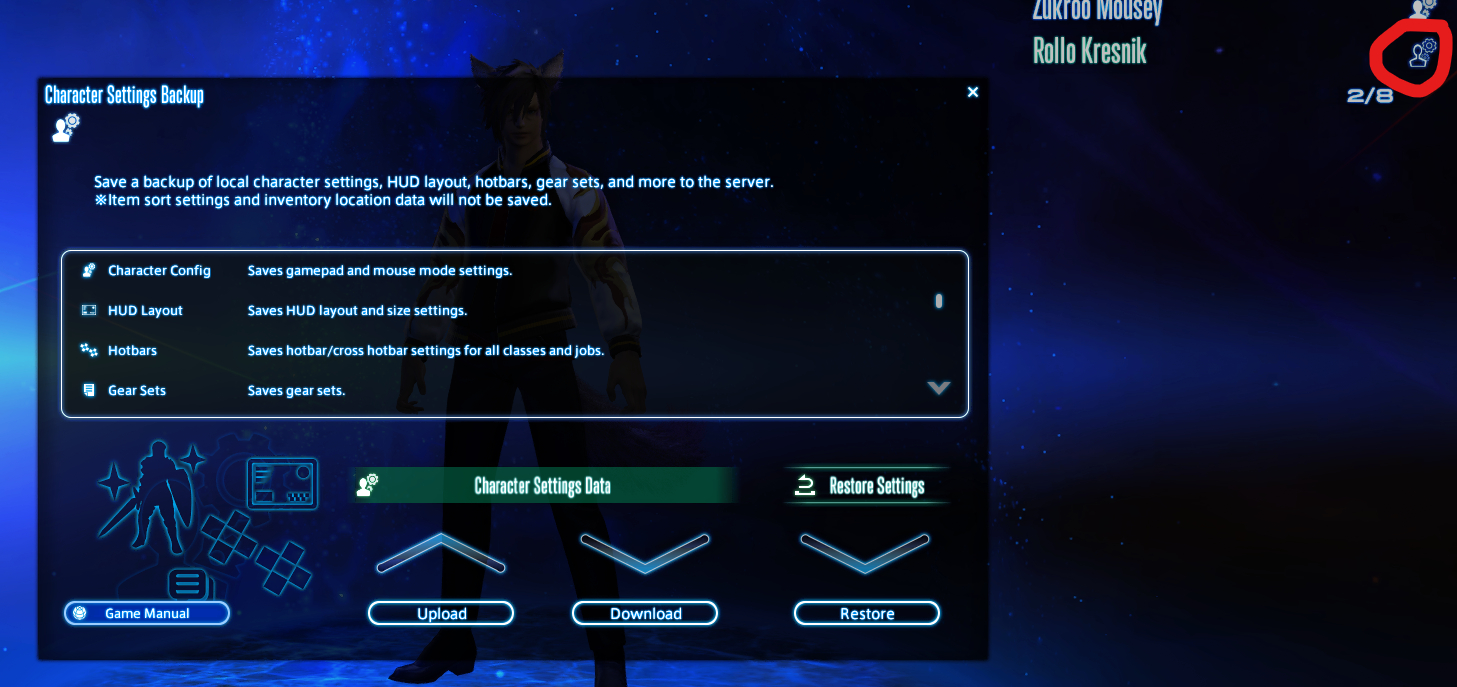The width and height of the screenshot is (1457, 687).
Task: Select the character Zukroo Mousey
Action: (x=1097, y=10)
